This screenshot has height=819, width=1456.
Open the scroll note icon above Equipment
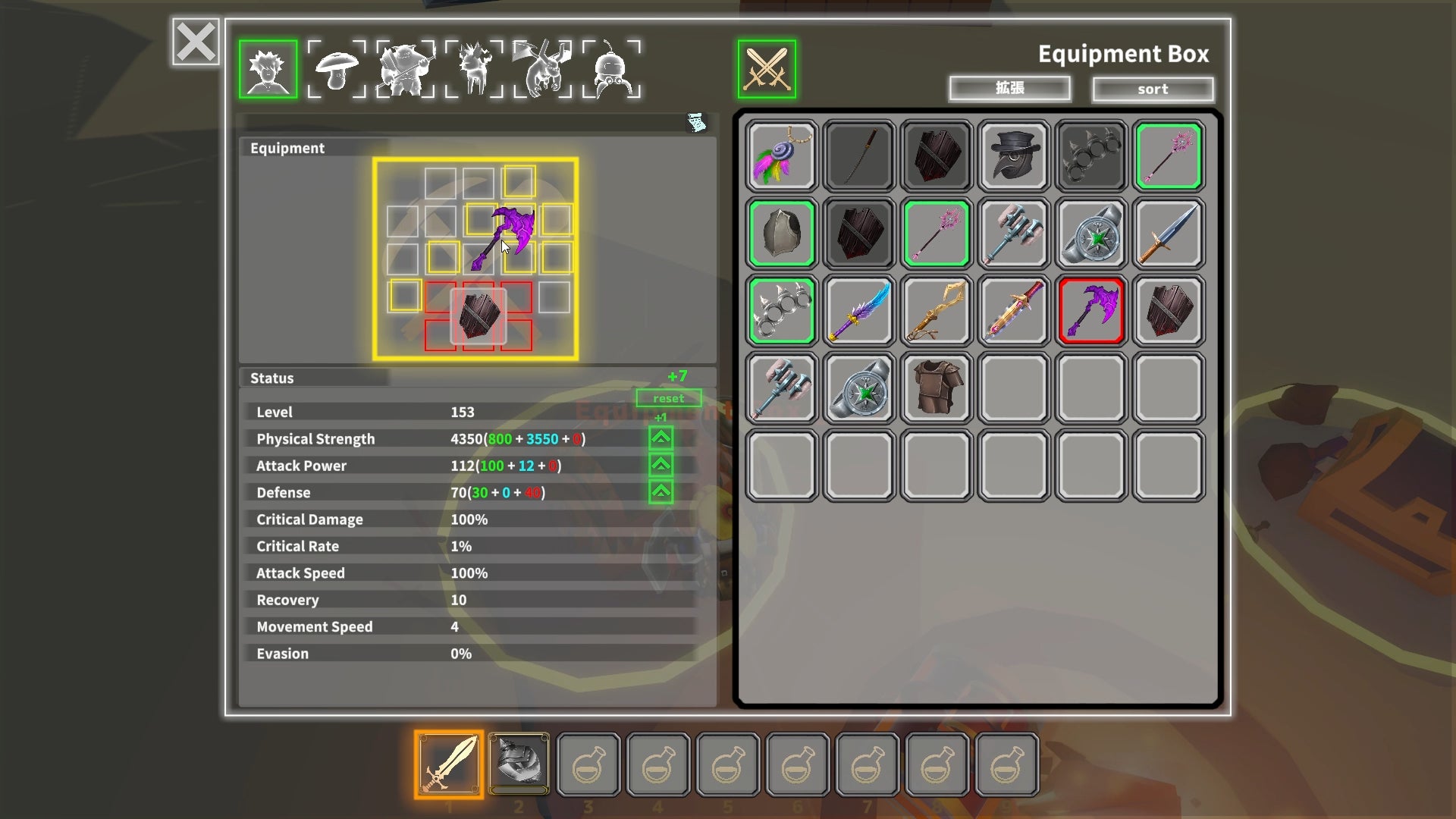click(x=696, y=122)
